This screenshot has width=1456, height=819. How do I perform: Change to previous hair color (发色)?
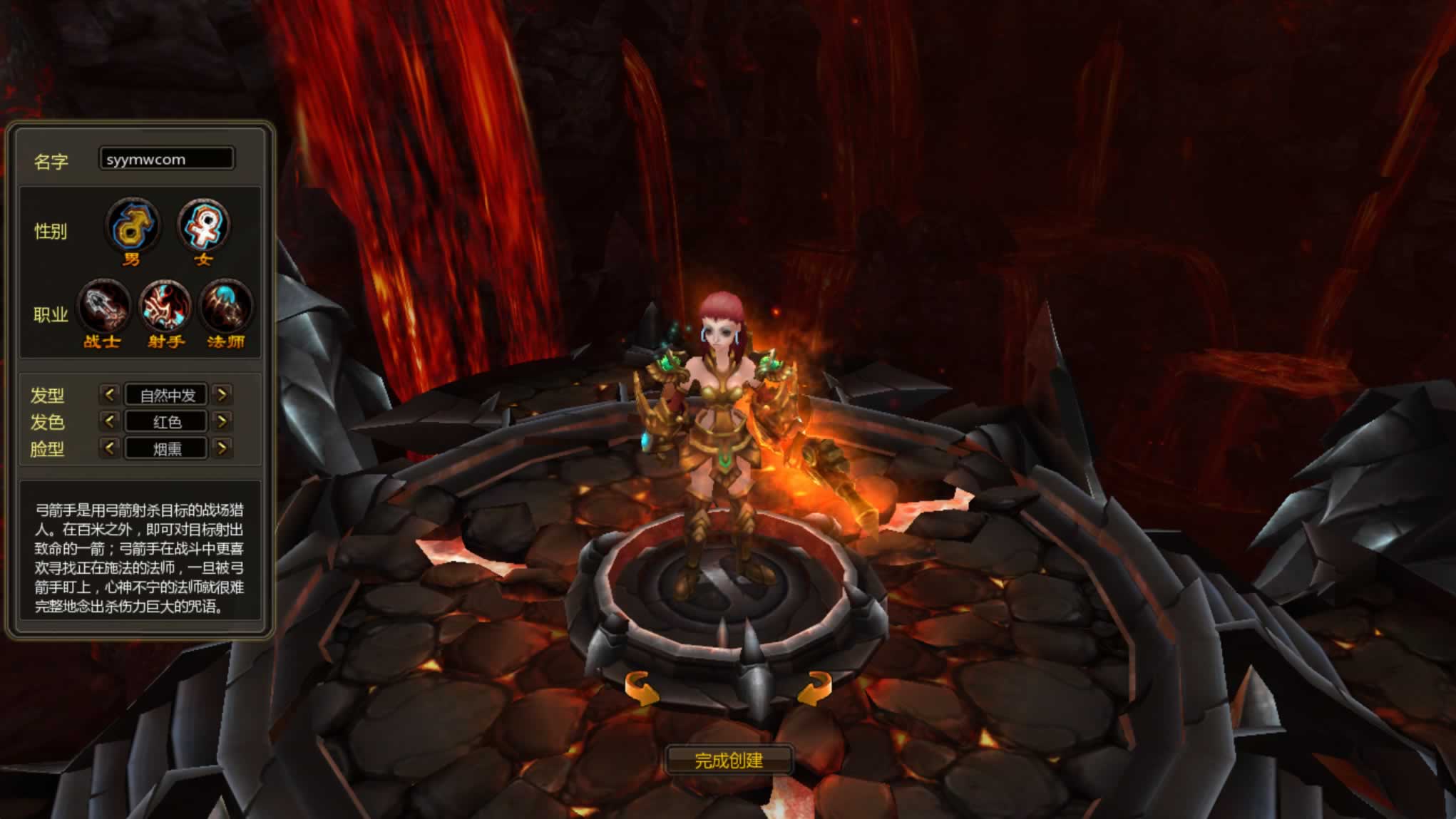coord(109,421)
